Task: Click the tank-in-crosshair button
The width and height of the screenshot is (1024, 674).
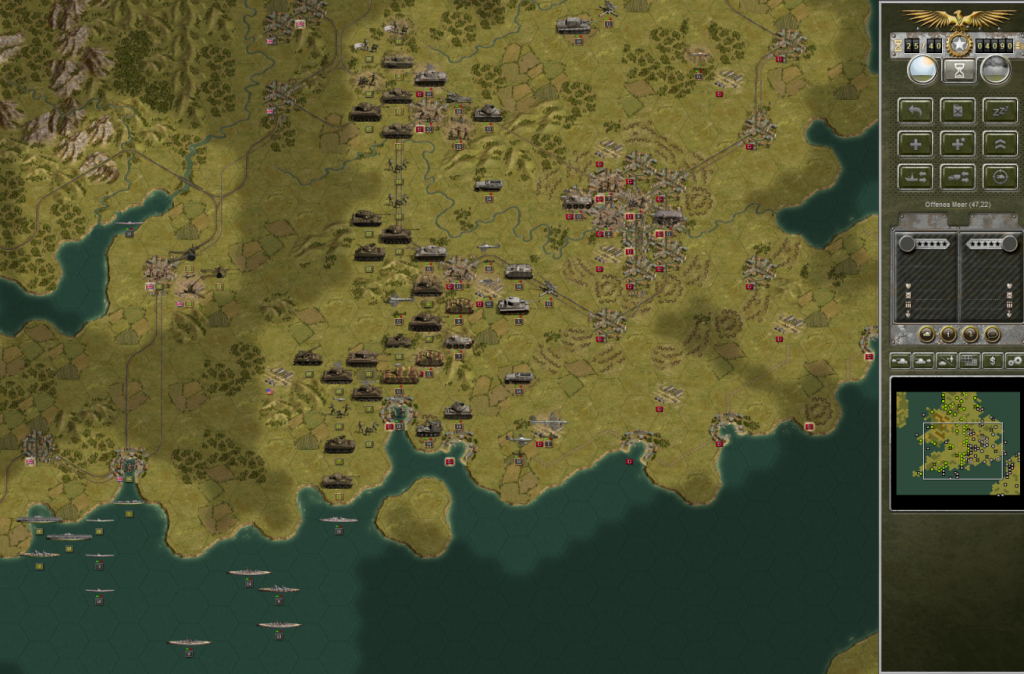Action: coord(999,176)
